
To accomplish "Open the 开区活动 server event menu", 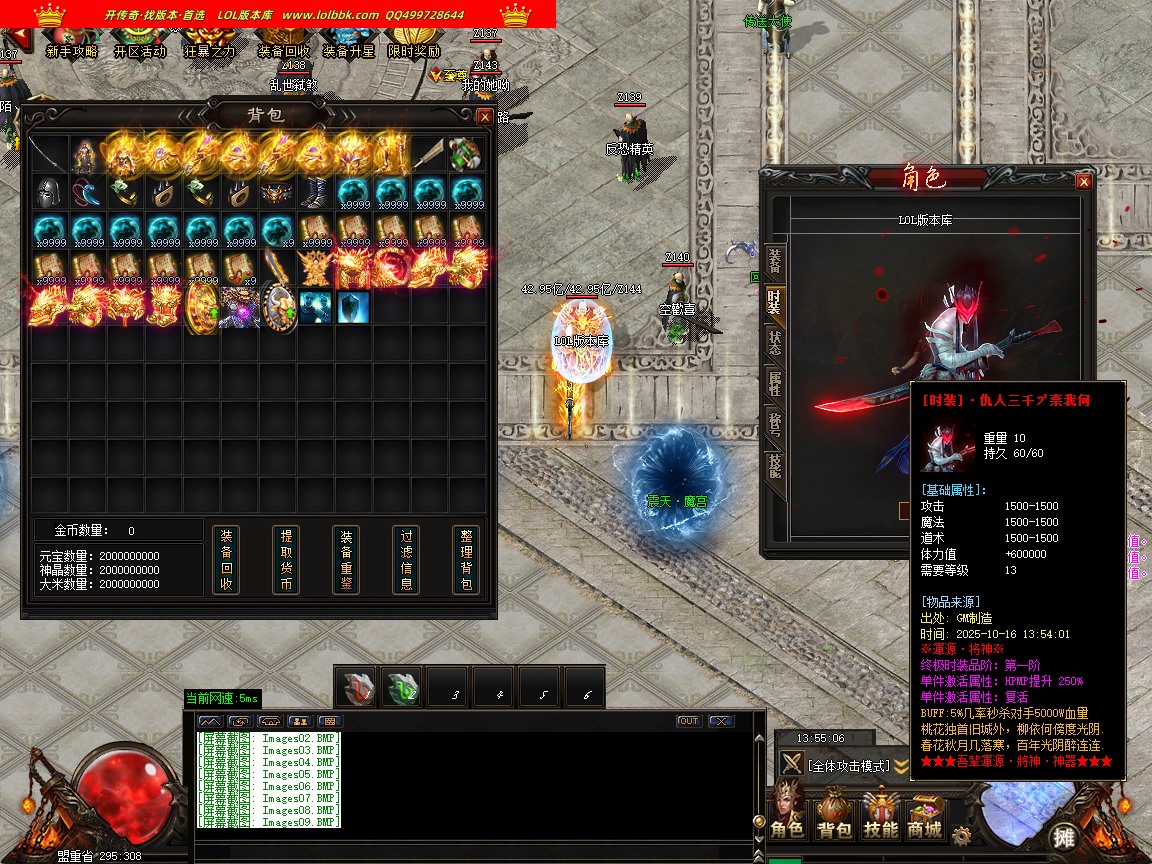I will click(139, 45).
